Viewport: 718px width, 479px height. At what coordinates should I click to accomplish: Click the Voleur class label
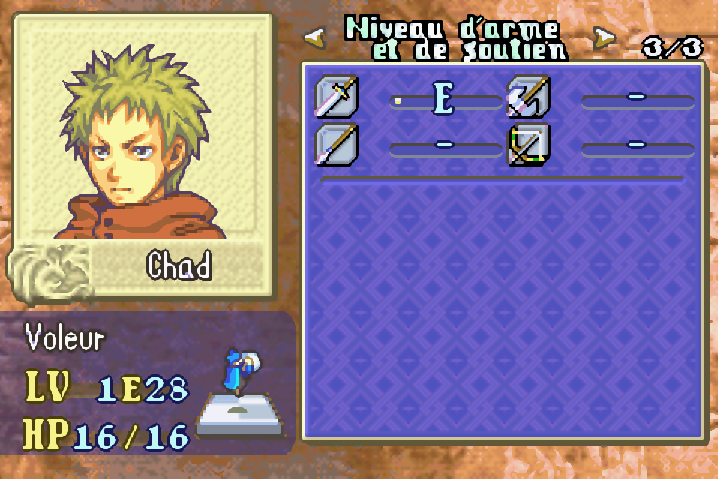66,339
